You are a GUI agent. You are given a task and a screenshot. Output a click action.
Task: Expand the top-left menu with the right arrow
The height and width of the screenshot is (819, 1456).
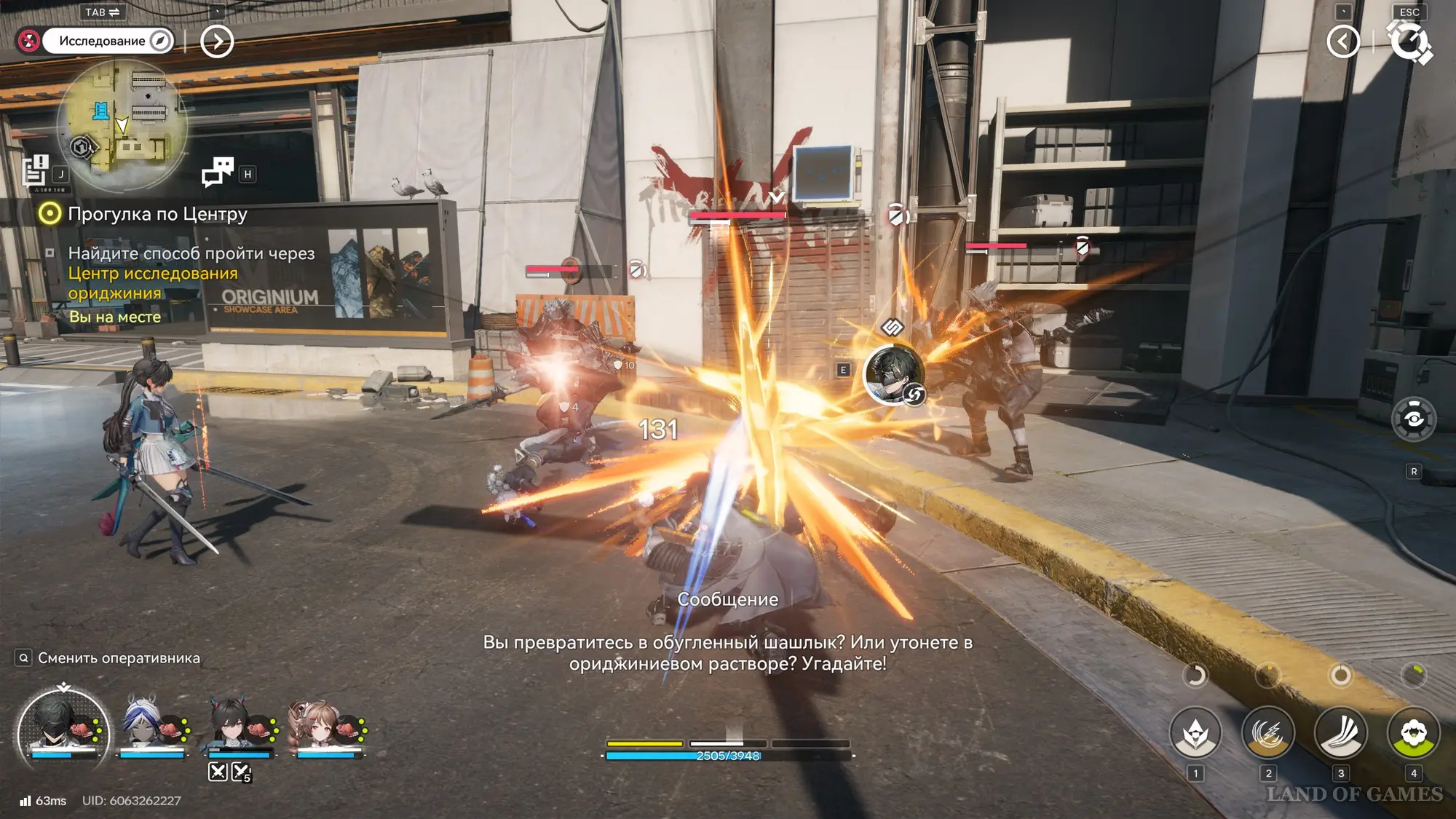pyautogui.click(x=217, y=41)
